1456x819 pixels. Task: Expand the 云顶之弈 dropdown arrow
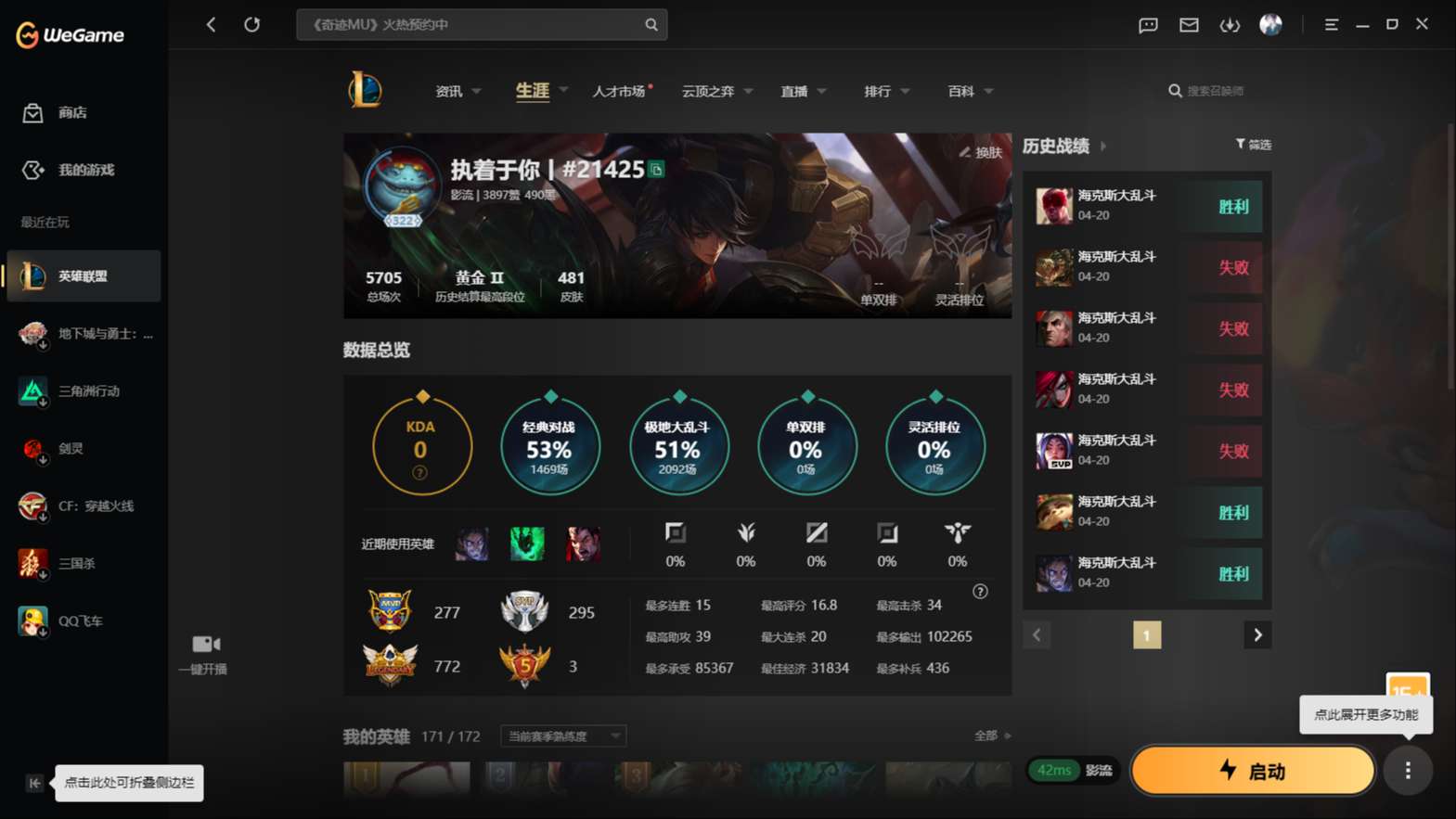[748, 91]
